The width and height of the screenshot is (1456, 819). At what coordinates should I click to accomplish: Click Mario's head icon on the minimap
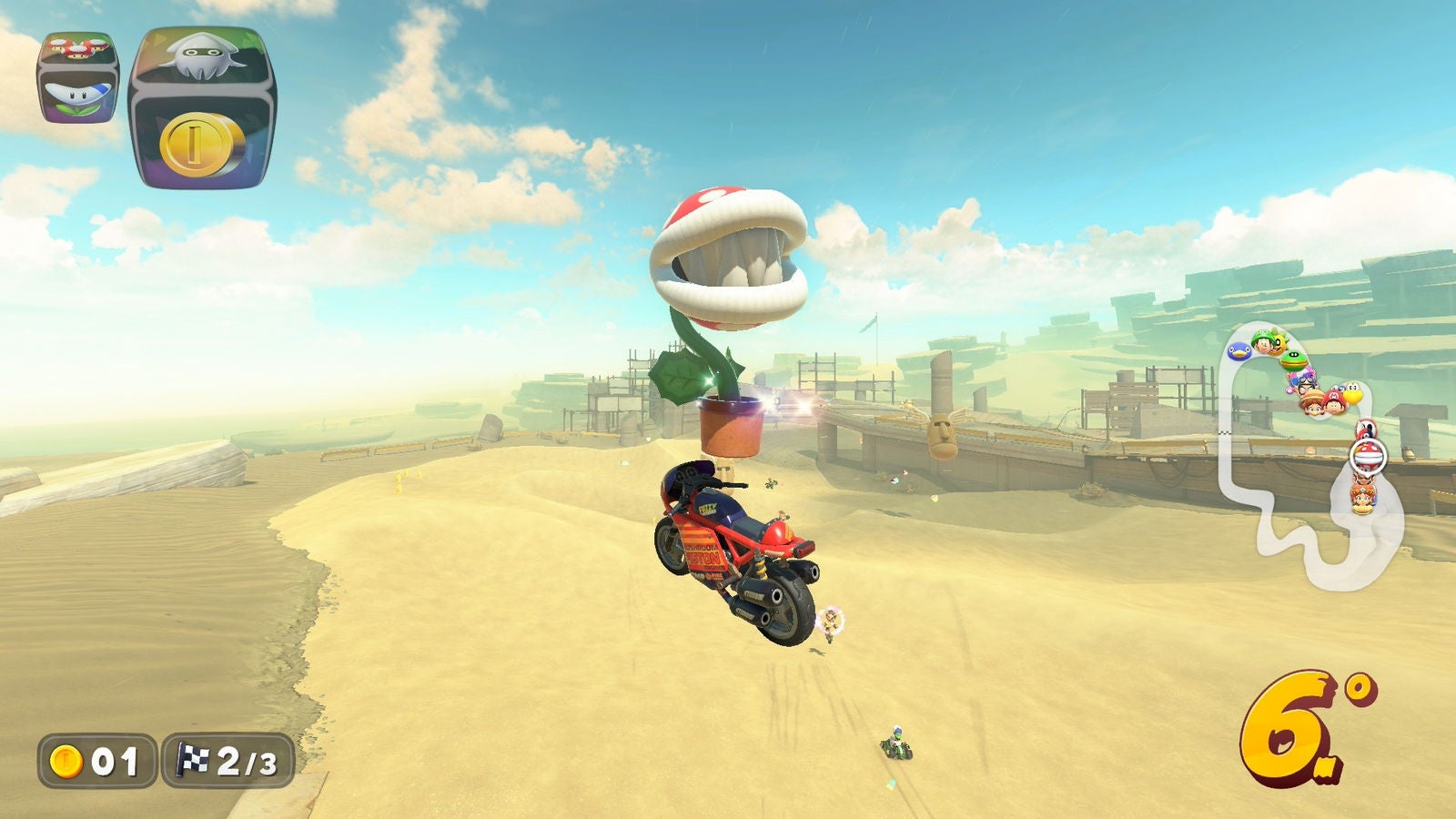pos(1334,400)
